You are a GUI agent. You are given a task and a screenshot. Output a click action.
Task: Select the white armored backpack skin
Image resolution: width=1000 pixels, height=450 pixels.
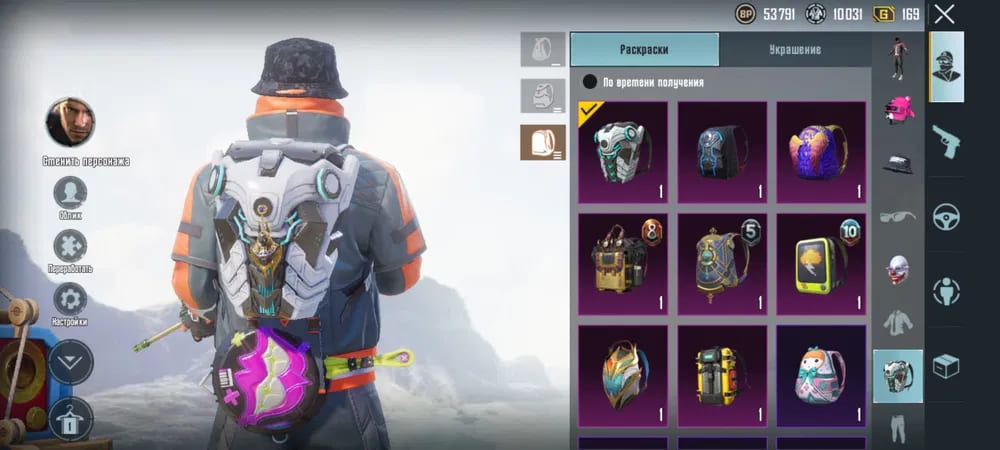tap(623, 152)
